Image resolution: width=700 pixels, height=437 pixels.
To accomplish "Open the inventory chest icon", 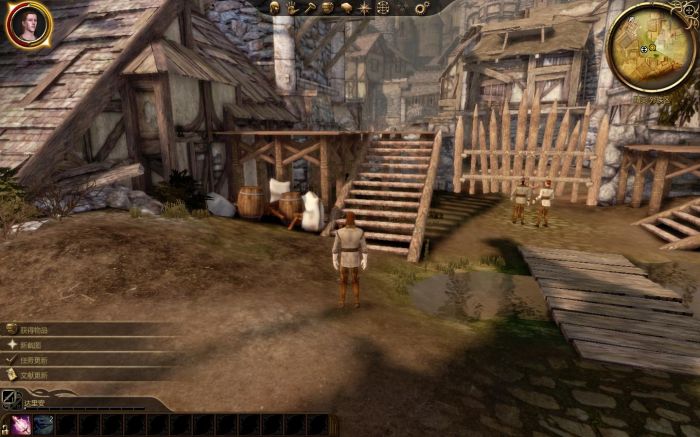I will 328,7.
